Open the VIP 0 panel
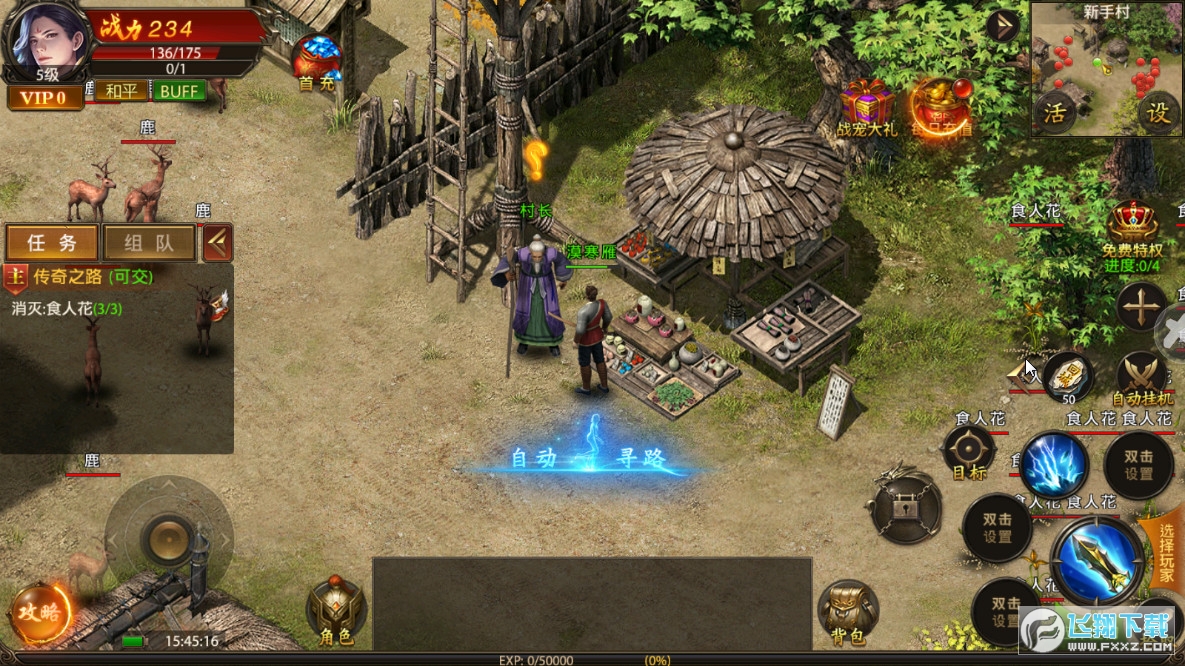 click(x=43, y=97)
